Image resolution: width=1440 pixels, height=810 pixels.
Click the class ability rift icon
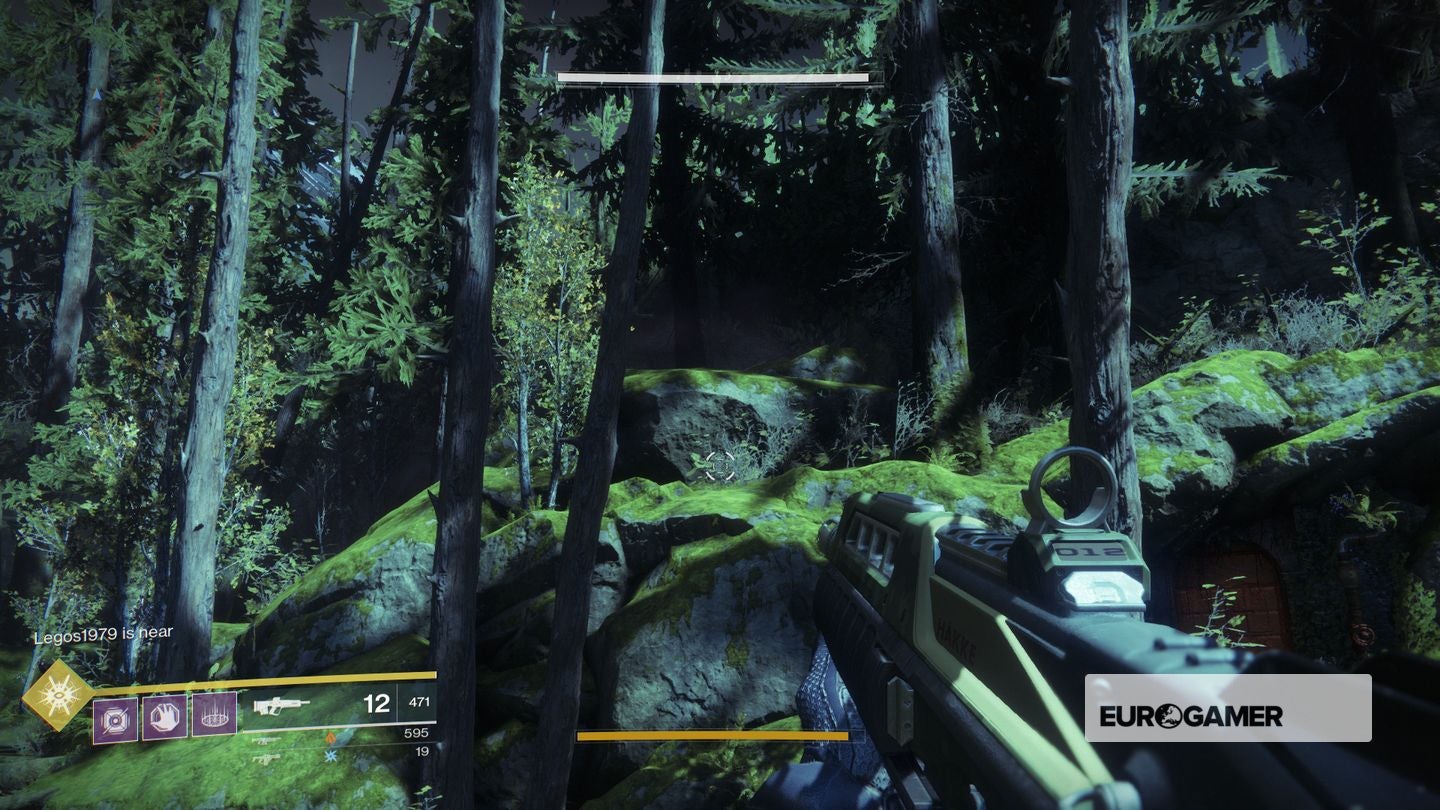(x=214, y=714)
